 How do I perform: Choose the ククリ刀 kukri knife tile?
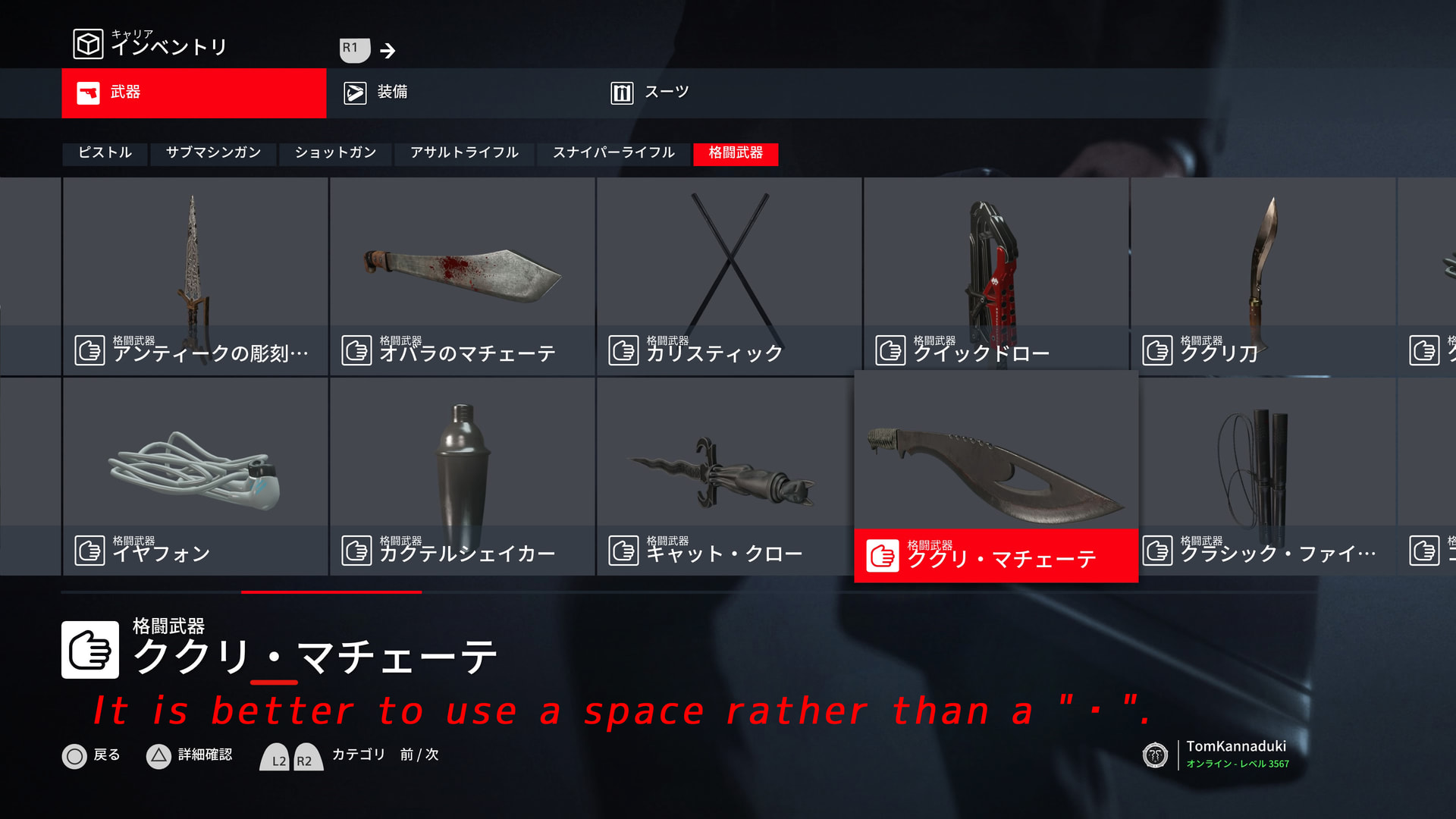tap(1263, 277)
